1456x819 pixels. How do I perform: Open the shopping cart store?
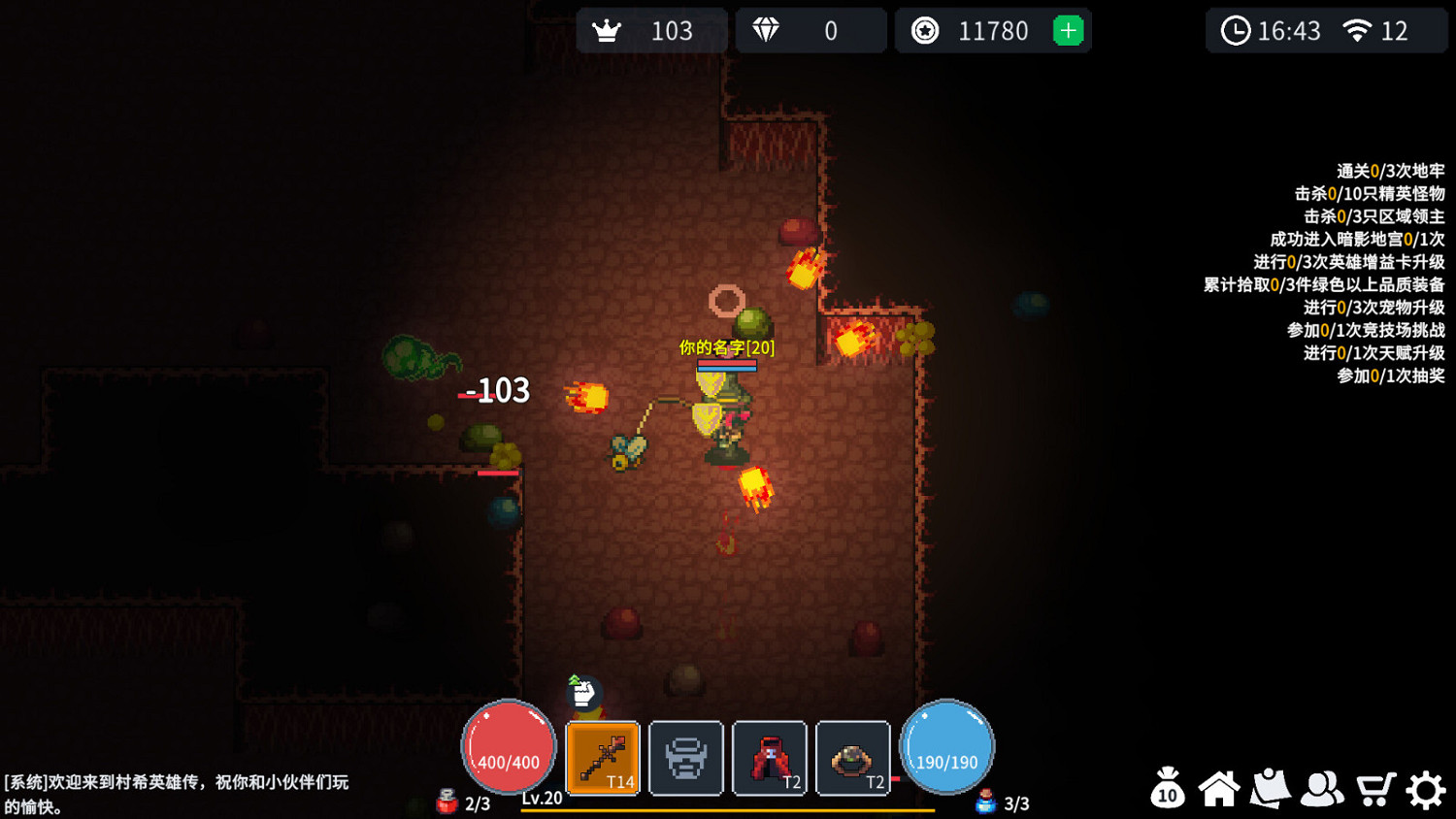coord(1374,789)
